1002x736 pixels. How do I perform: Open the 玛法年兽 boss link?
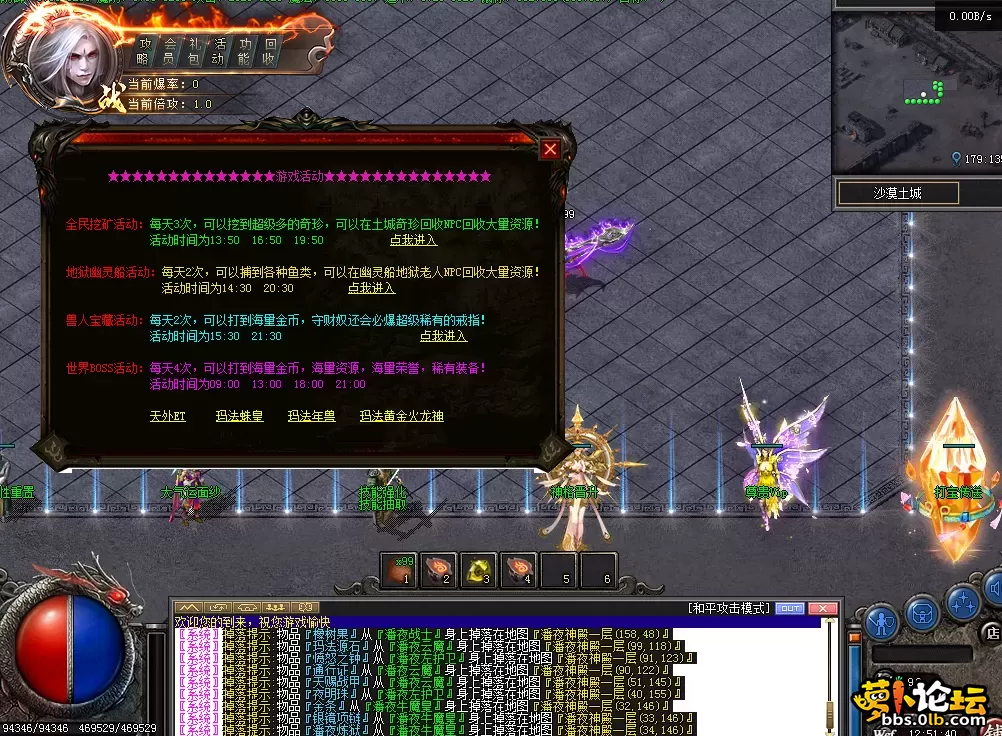311,416
